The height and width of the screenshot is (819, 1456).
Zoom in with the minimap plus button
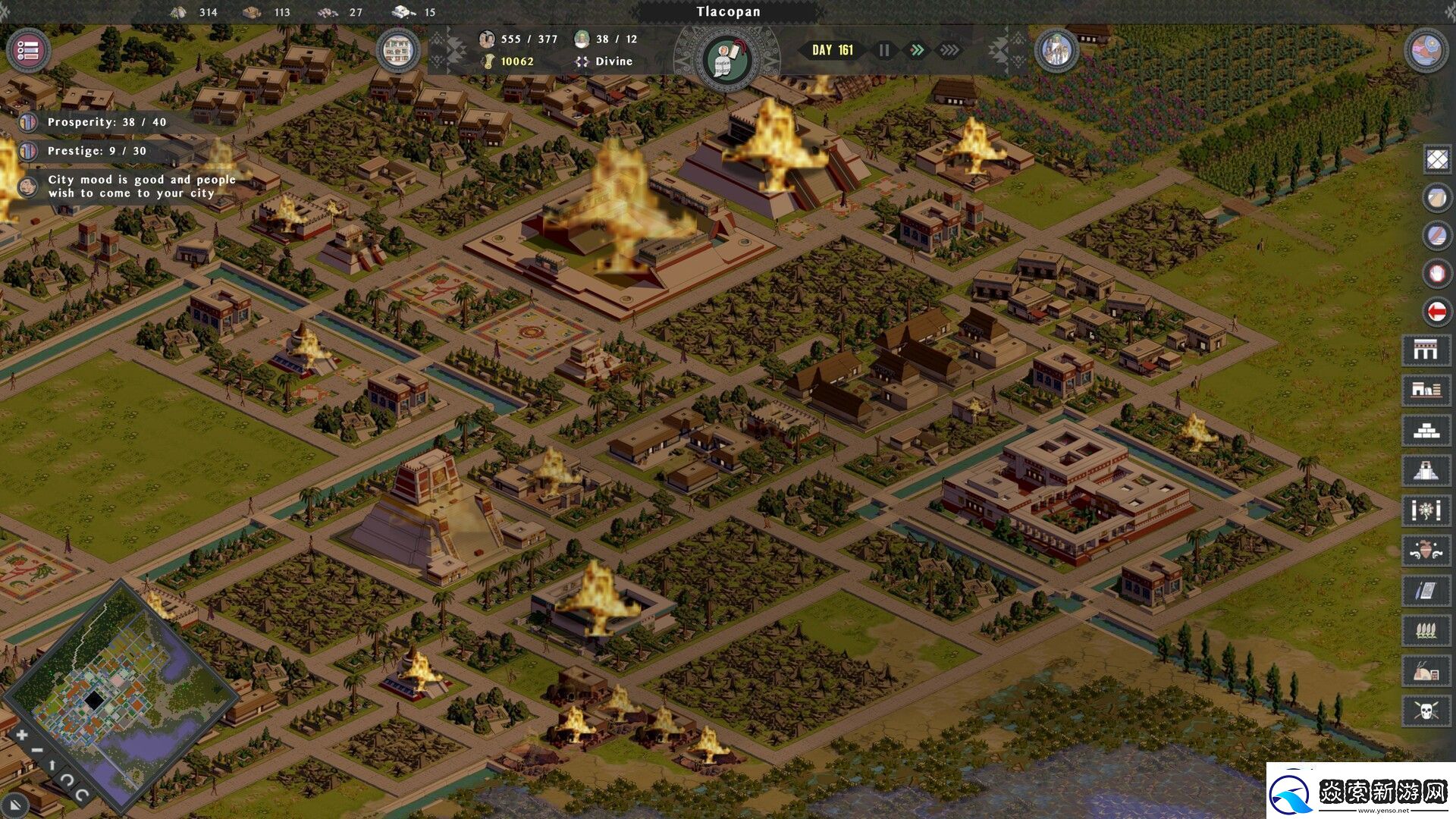(22, 734)
